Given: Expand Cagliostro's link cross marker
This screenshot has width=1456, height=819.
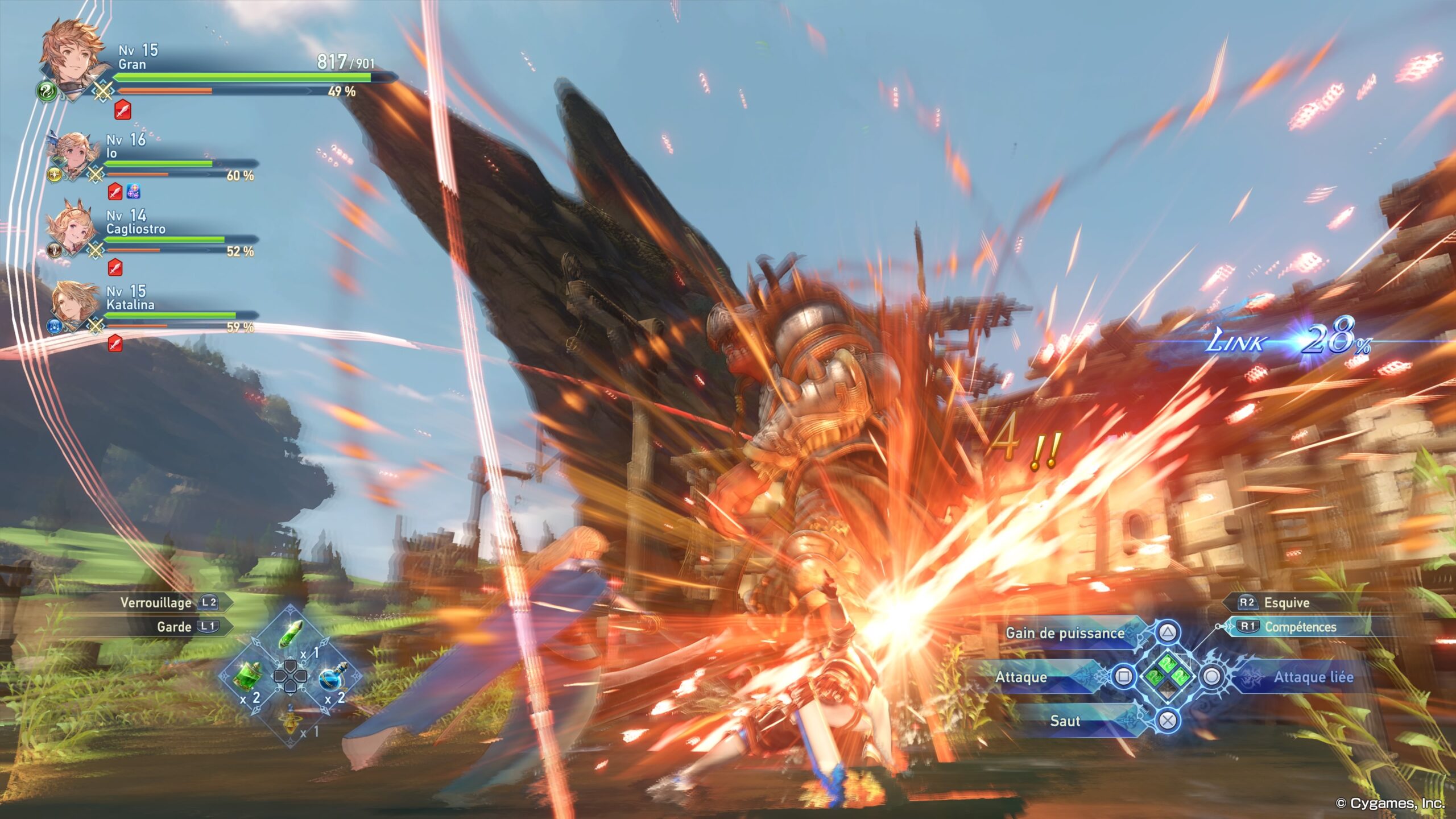Looking at the screenshot, I should [x=95, y=250].
